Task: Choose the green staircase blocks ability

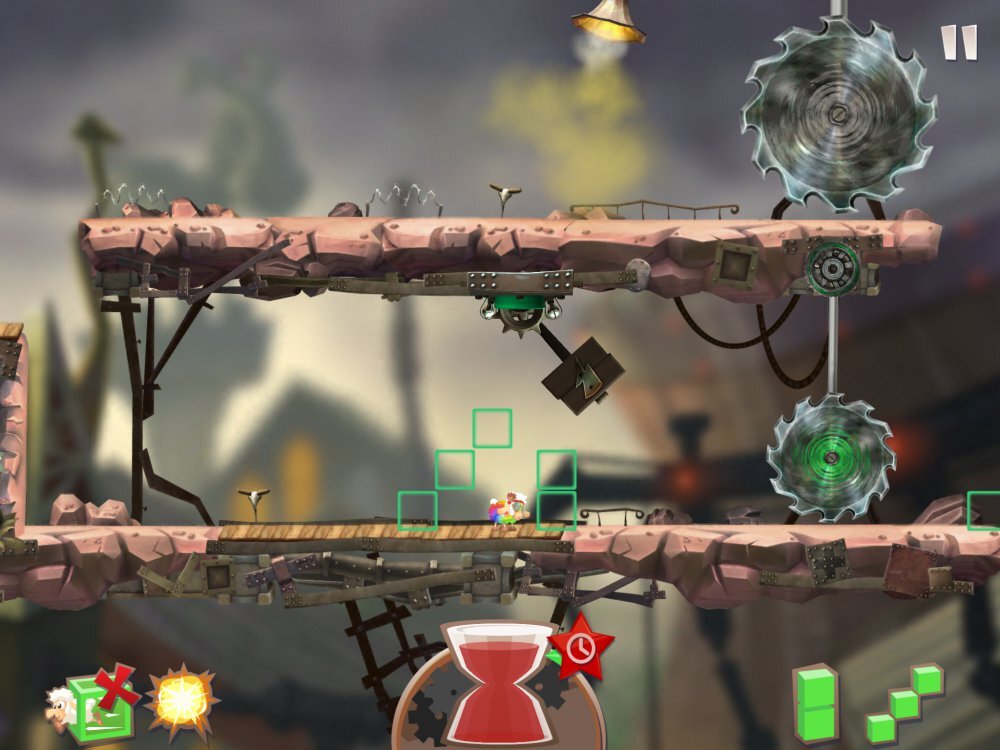Action: (904, 704)
